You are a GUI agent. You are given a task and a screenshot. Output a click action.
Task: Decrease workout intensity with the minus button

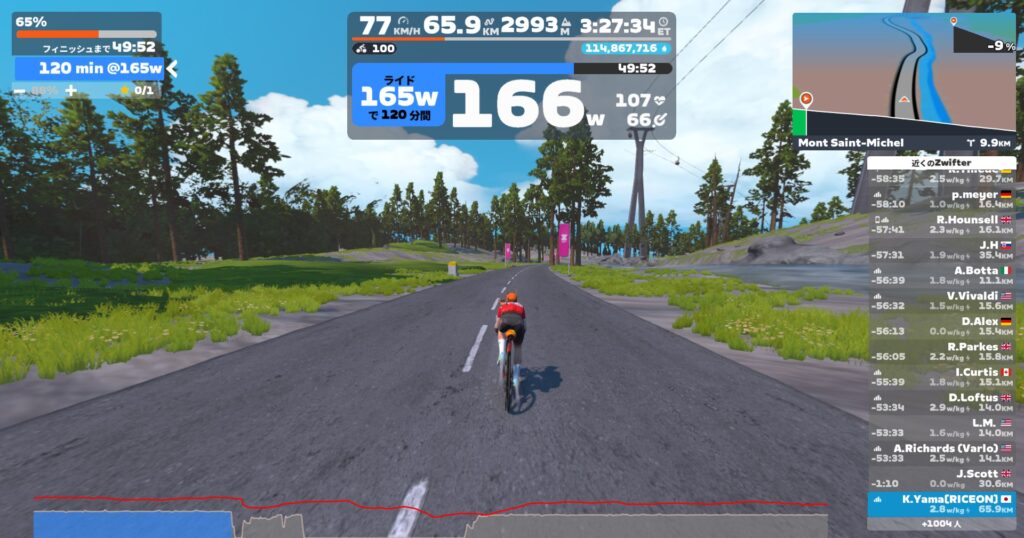pyautogui.click(x=20, y=90)
